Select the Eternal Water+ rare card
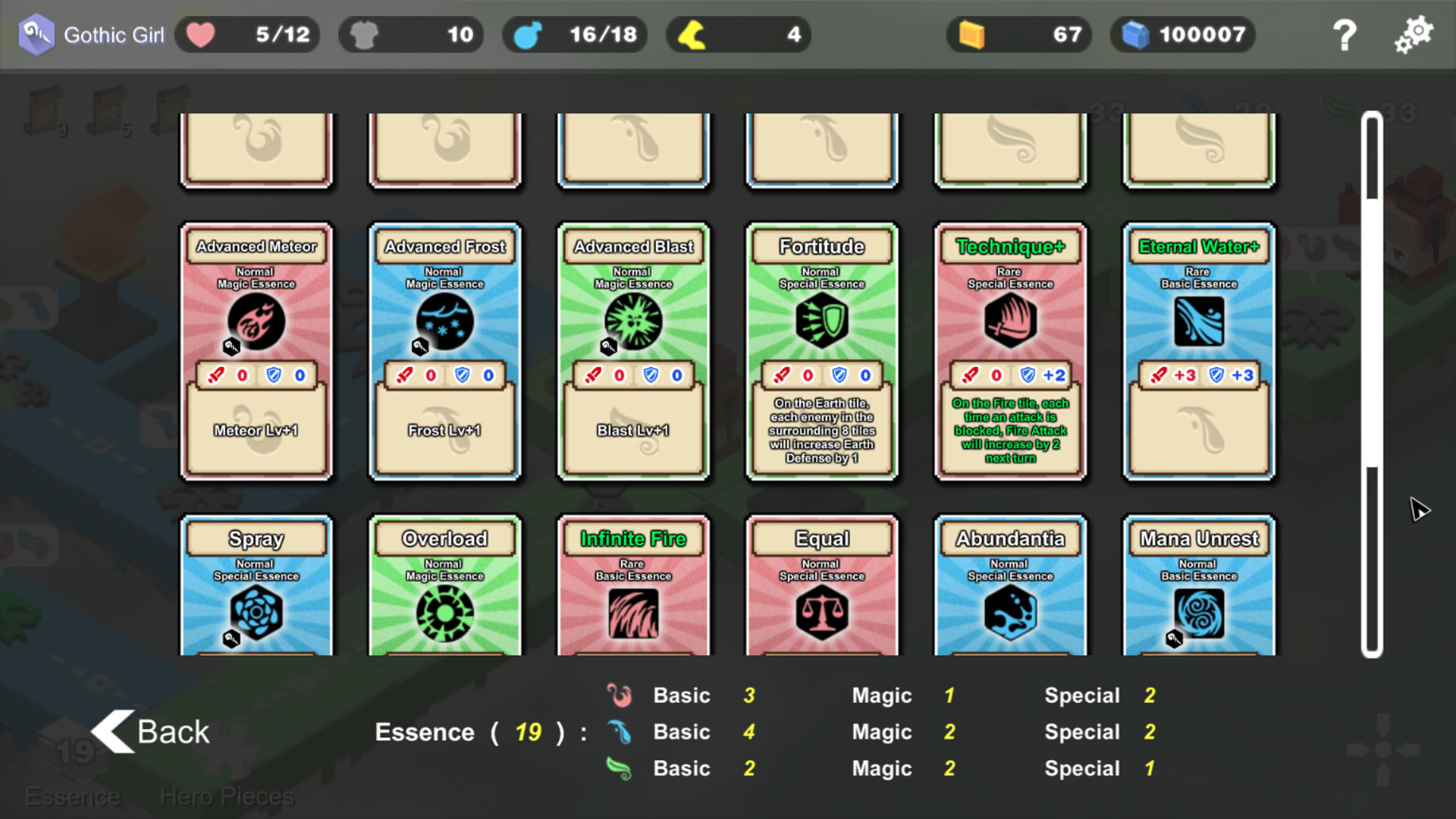Screen dimensions: 1456x819 1198,350
